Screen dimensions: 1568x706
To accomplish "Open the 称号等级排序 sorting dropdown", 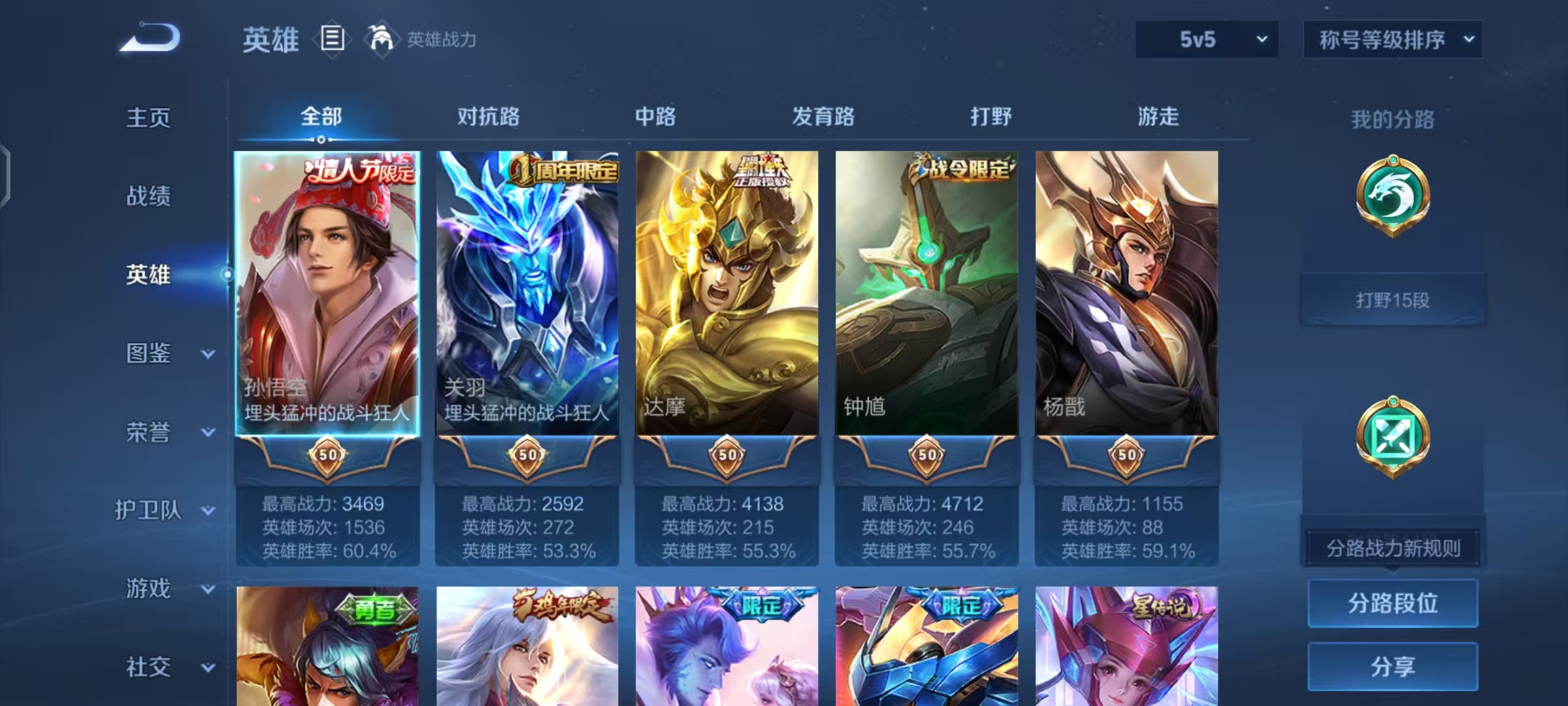I will pos(1393,39).
